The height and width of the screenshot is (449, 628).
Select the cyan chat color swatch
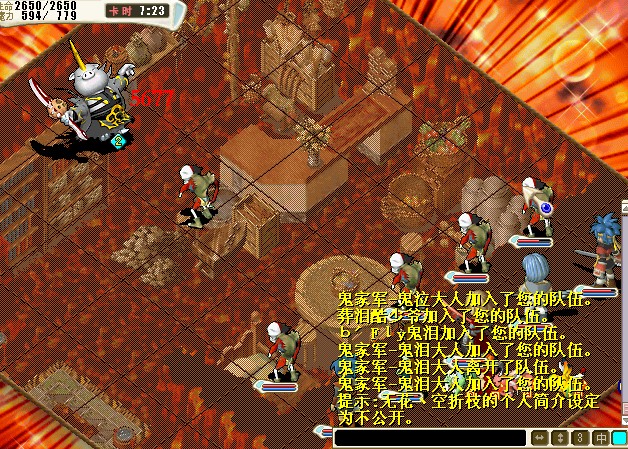click(619, 438)
